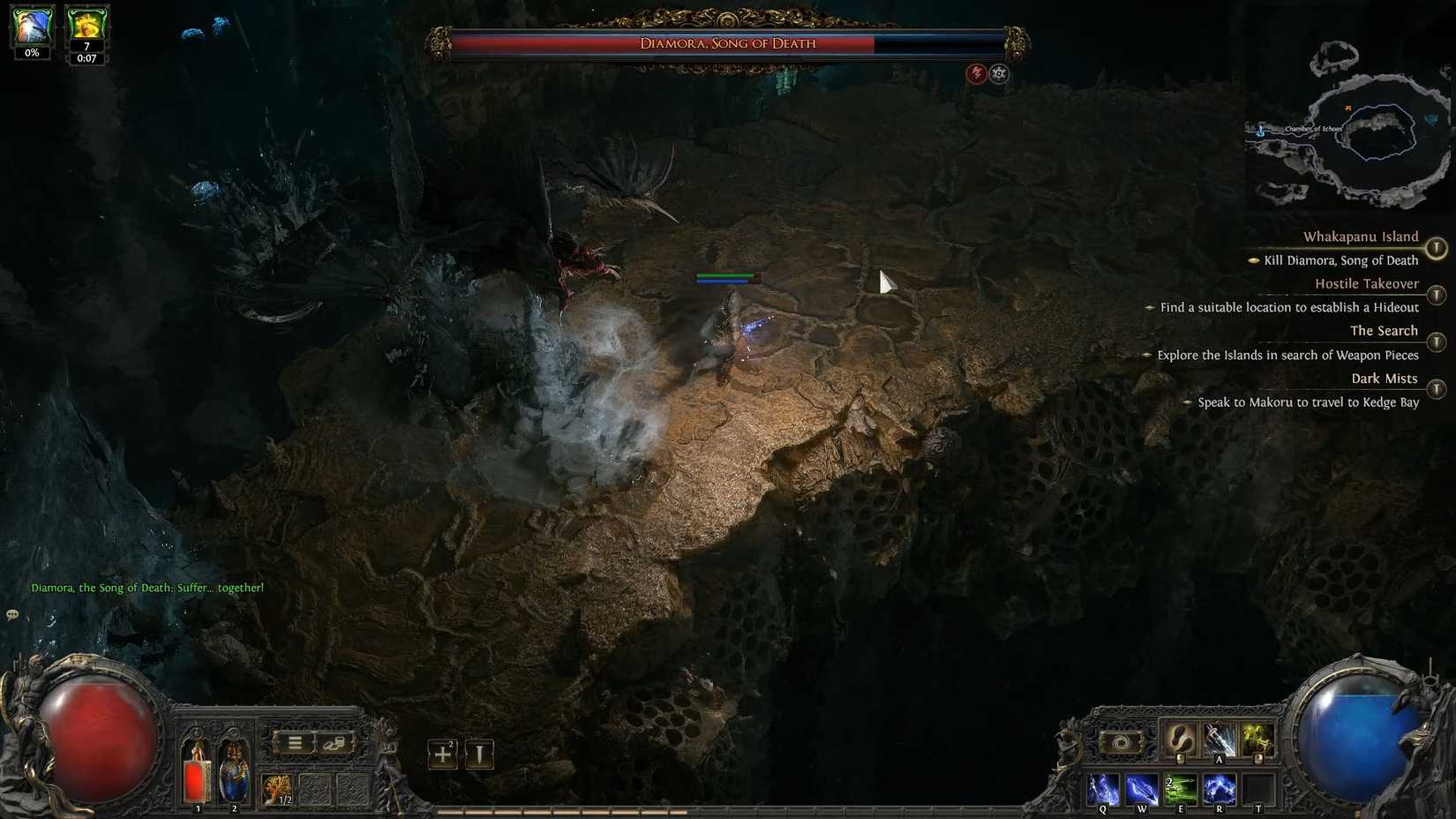Open the hamburger game menu icon
Image resolution: width=1456 pixels, height=819 pixels.
295,743
